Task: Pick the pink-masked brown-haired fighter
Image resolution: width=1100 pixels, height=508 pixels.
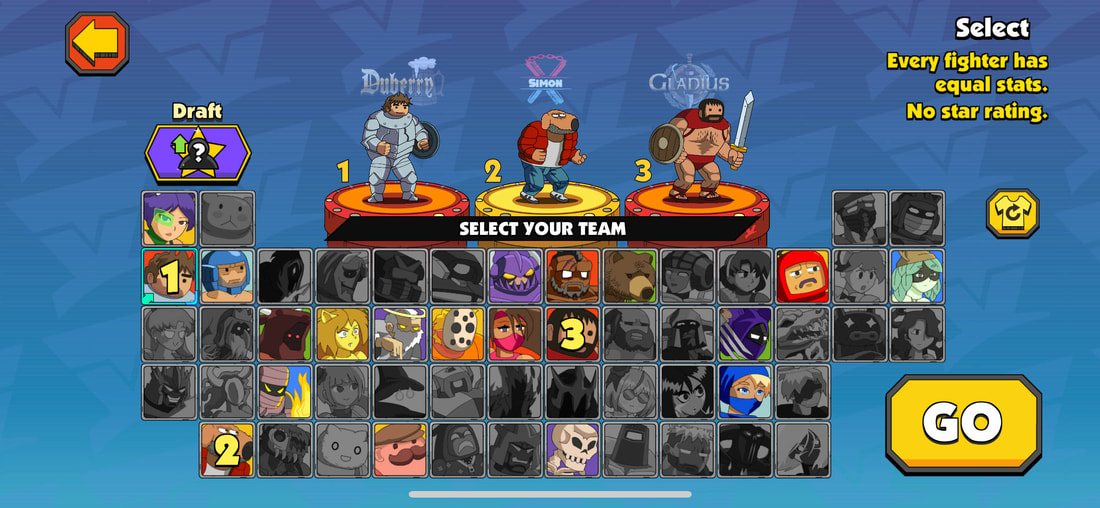Action: coord(515,334)
